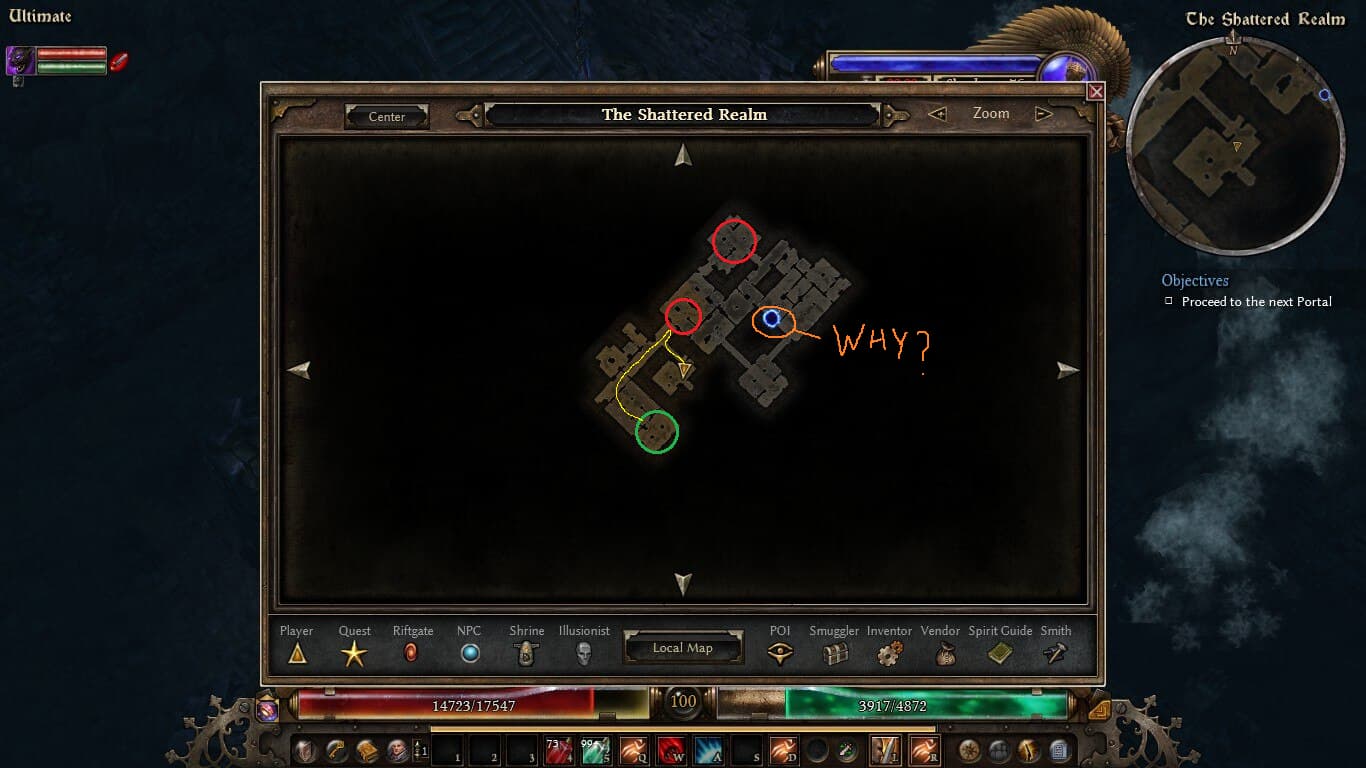Close the map window

tap(1096, 91)
